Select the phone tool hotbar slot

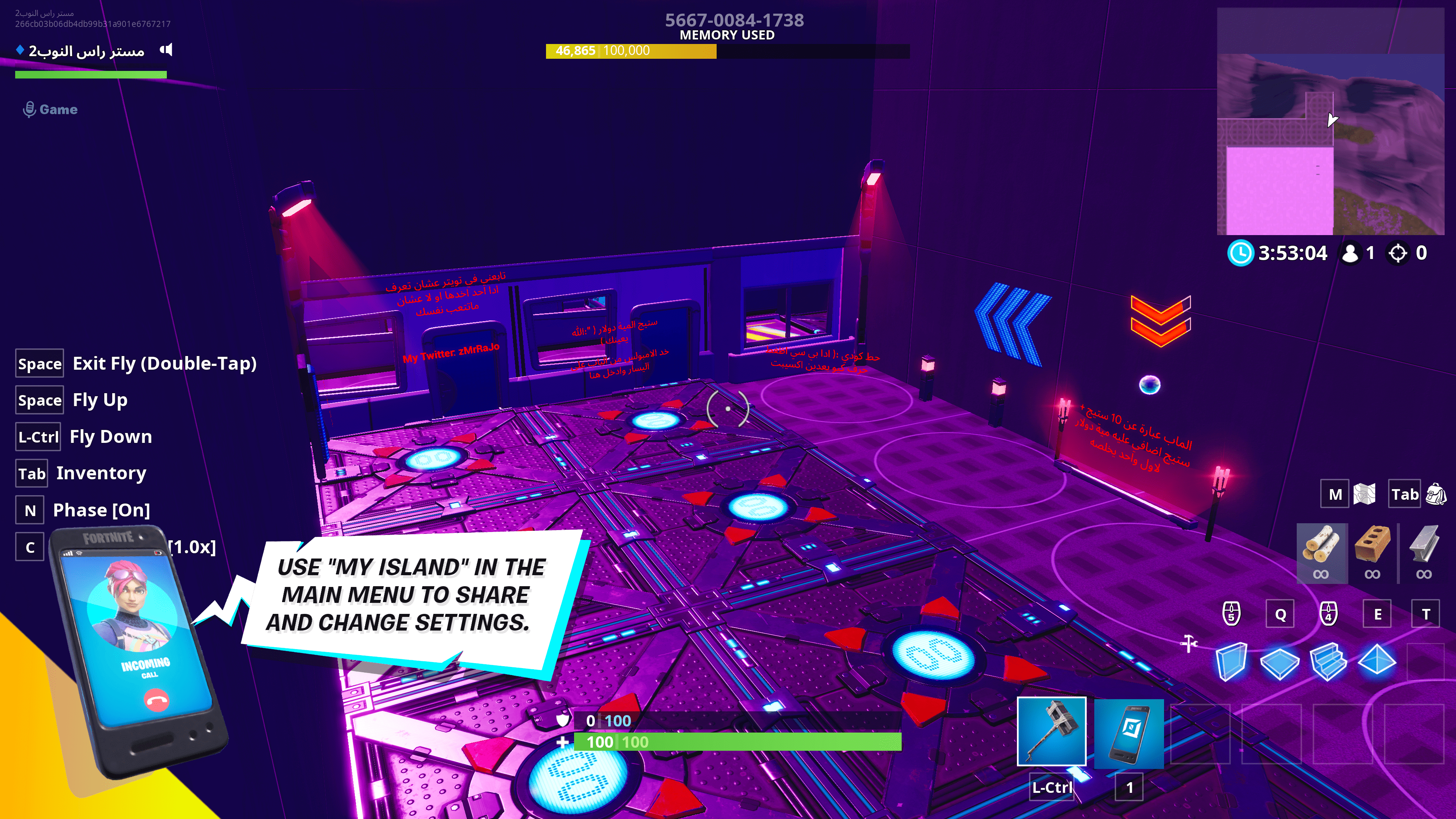click(1129, 733)
